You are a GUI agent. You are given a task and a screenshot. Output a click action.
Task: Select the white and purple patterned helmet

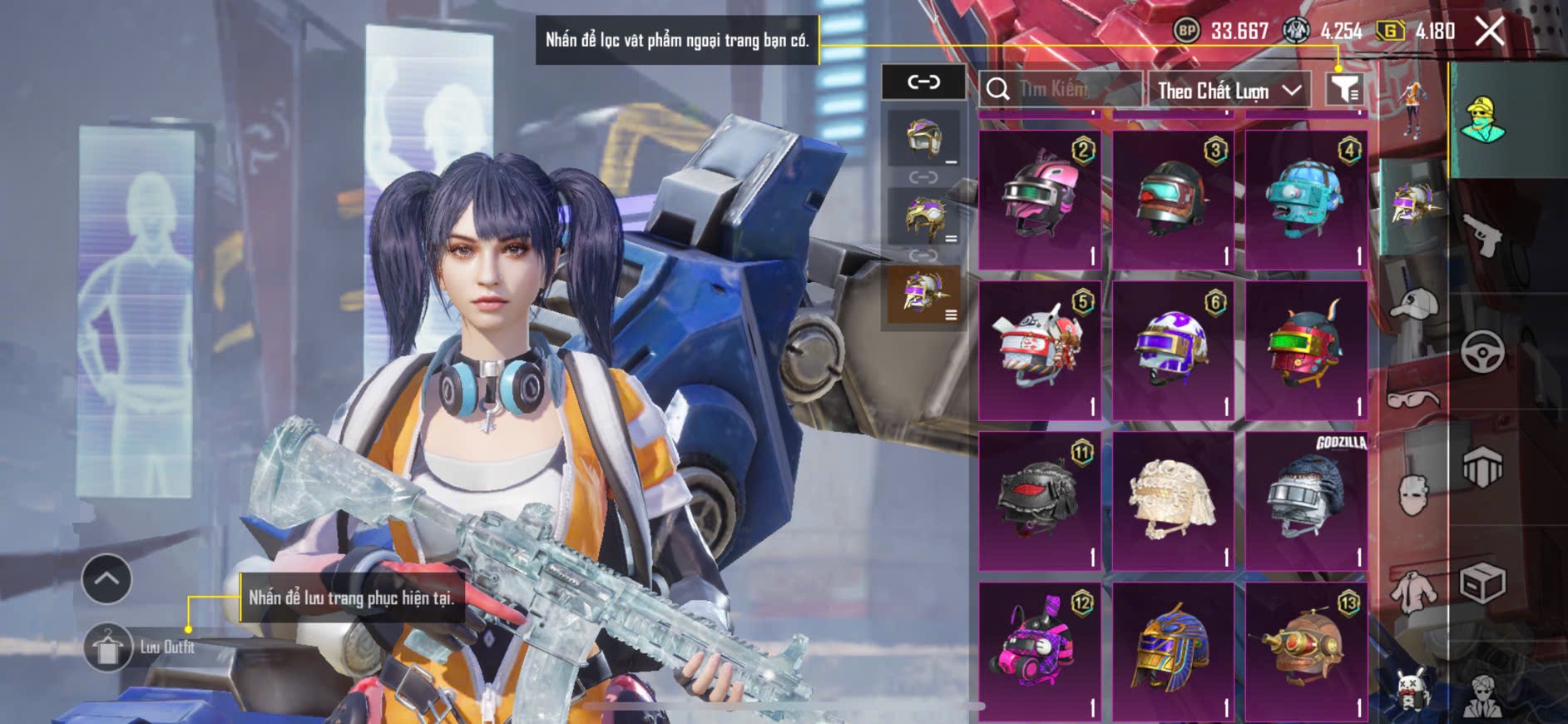pyautogui.click(x=1173, y=350)
